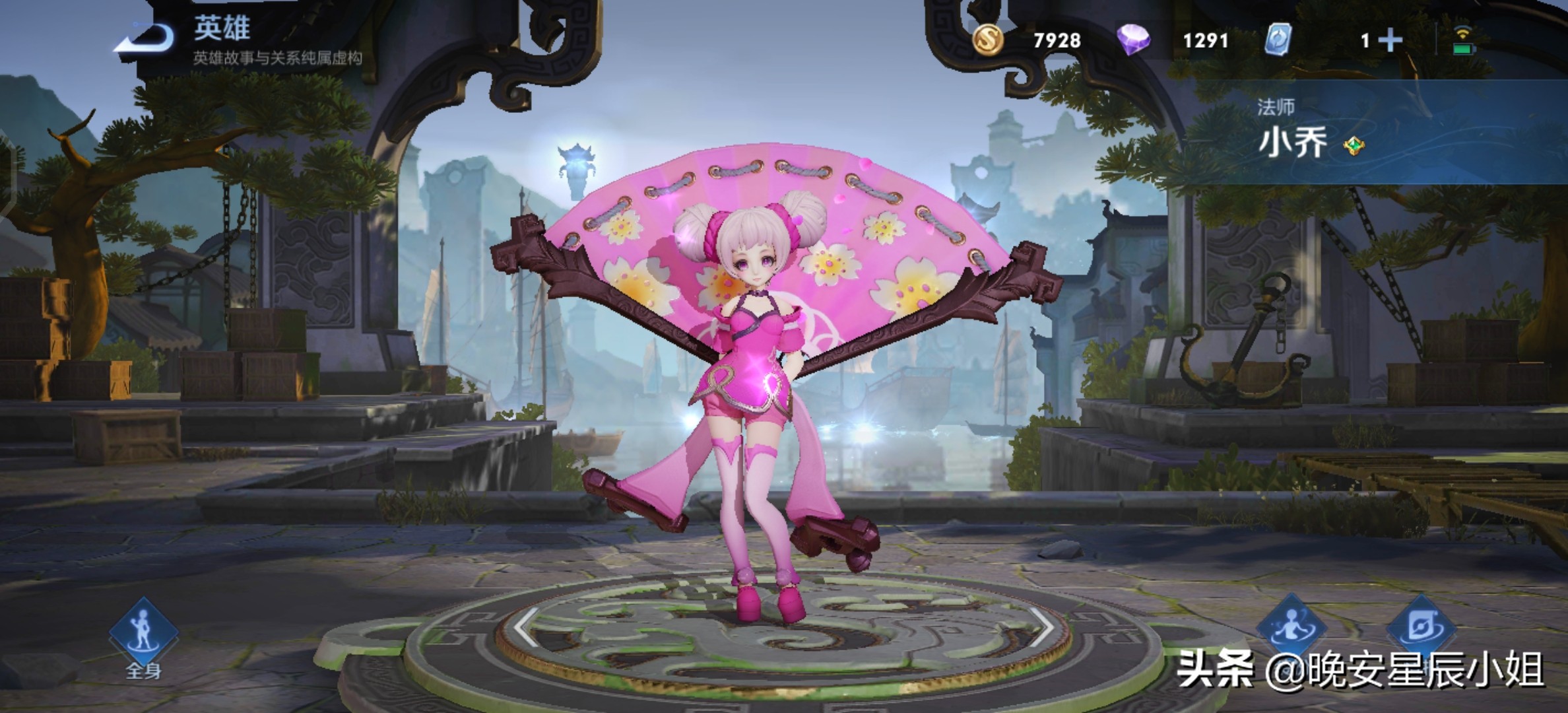1568x713 pixels.
Task: Add more cards with the plus button
Action: [x=1390, y=41]
